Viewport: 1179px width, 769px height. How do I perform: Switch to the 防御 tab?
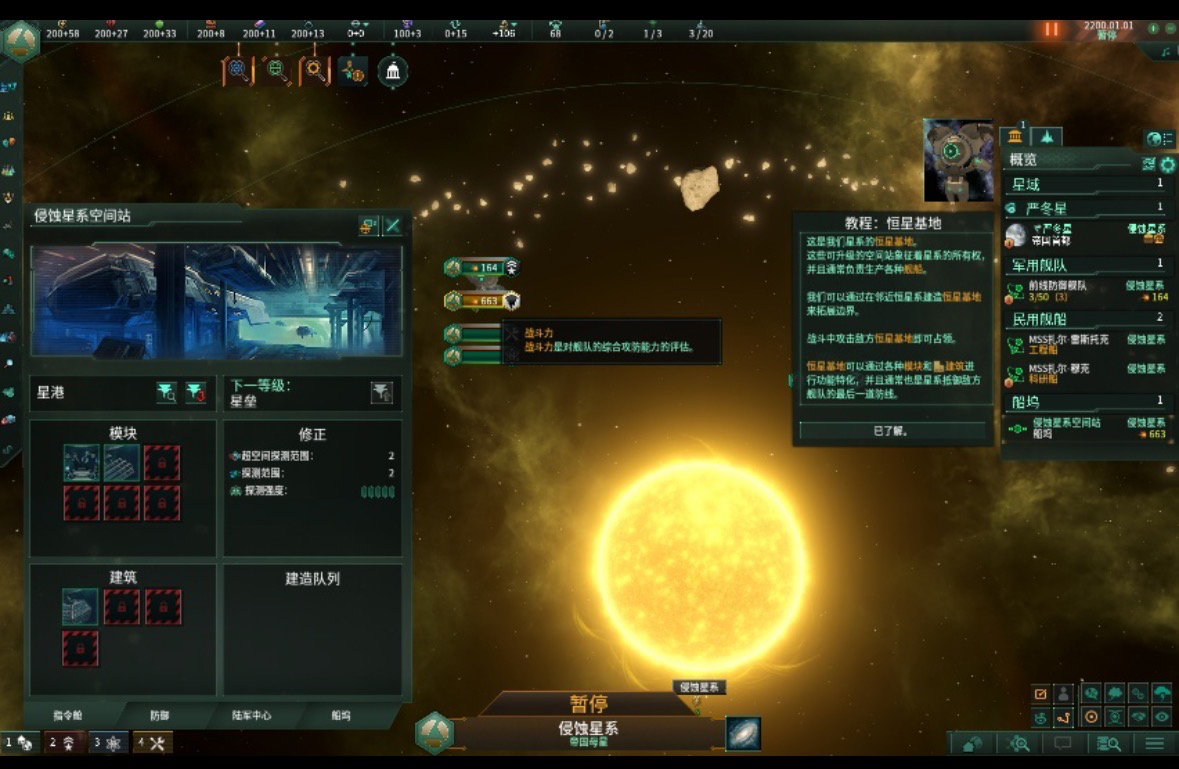point(160,716)
